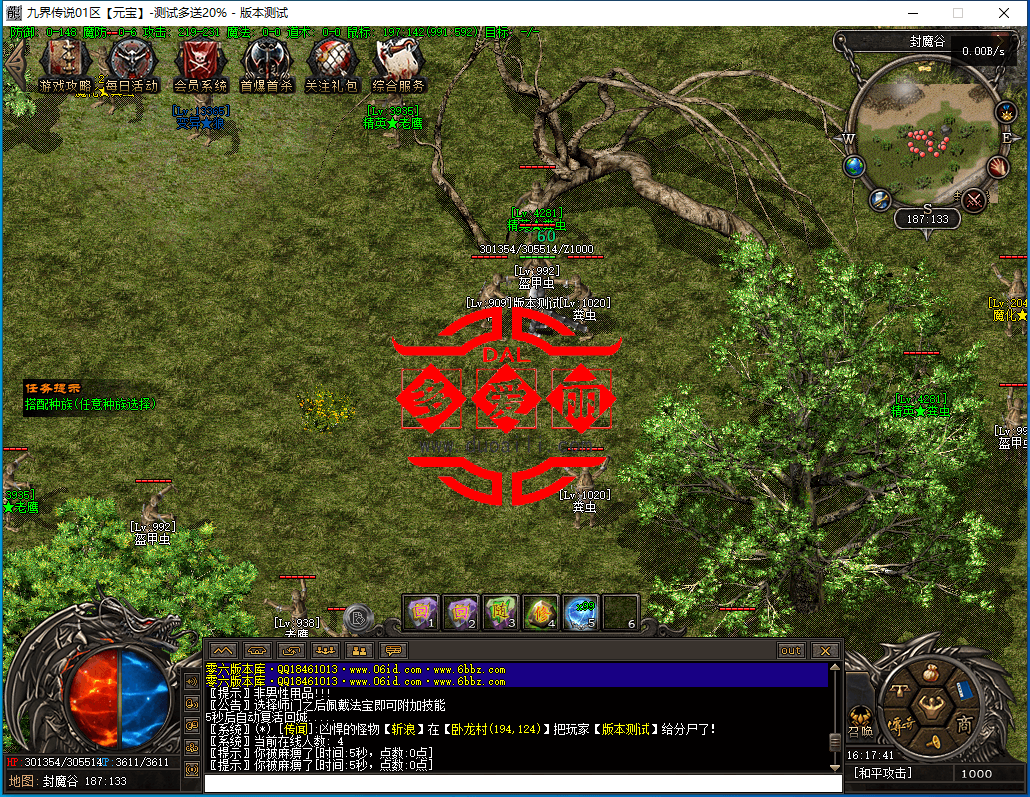Use the blue orb in hotbar slot 5
1030x797 pixels.
(581, 610)
